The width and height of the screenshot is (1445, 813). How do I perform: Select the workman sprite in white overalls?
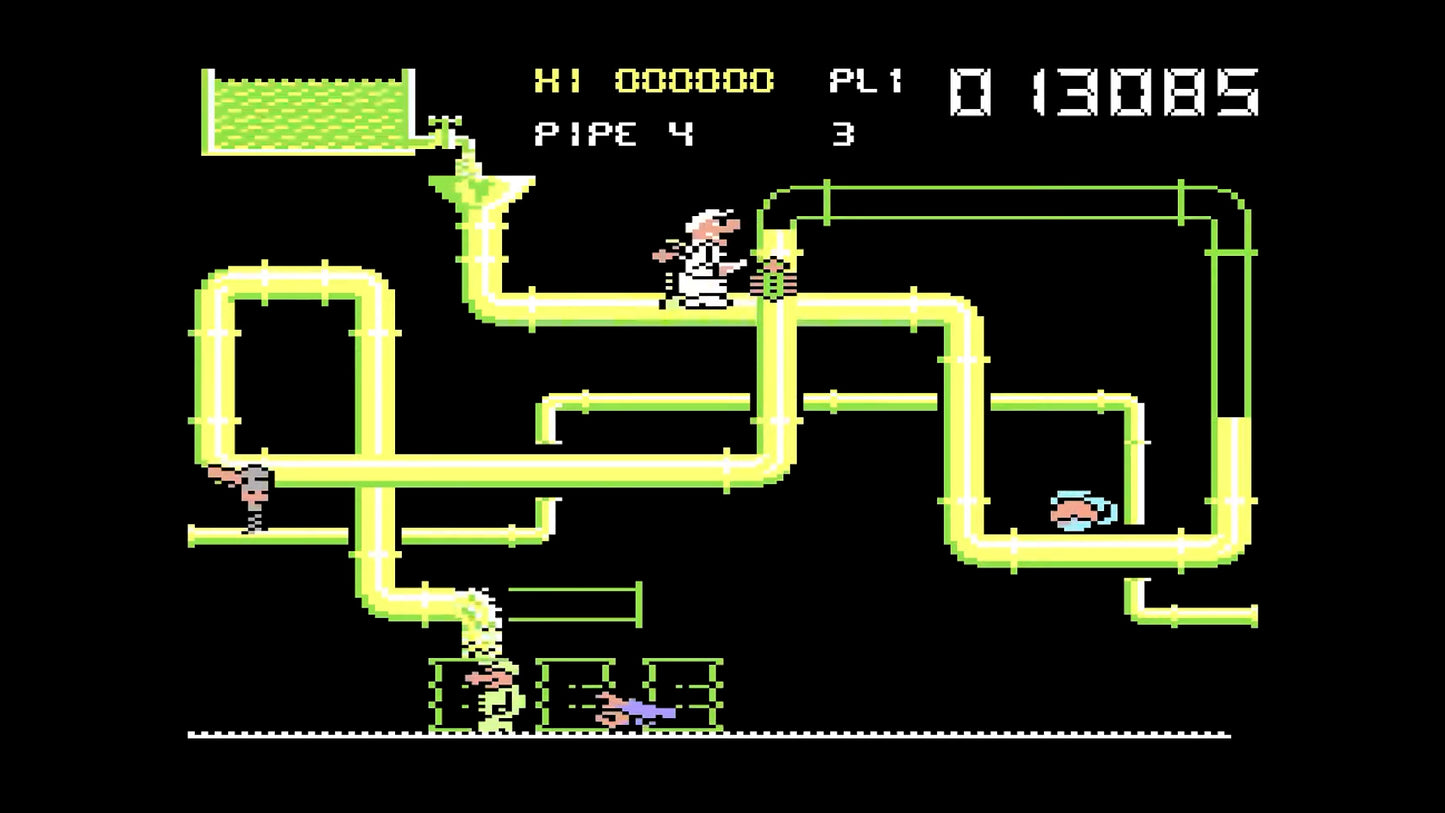[705, 255]
